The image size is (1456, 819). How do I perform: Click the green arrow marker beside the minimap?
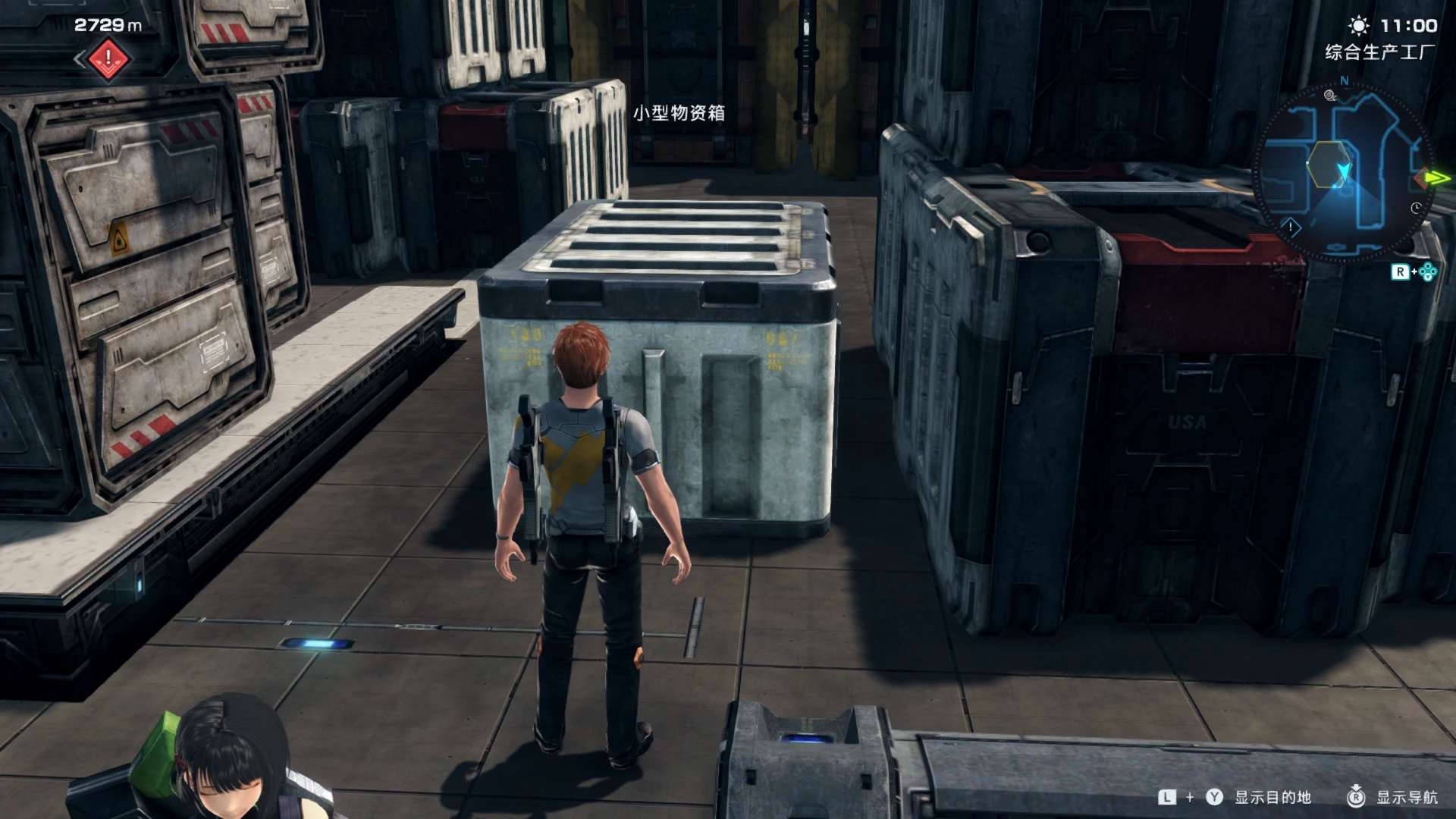point(1436,177)
